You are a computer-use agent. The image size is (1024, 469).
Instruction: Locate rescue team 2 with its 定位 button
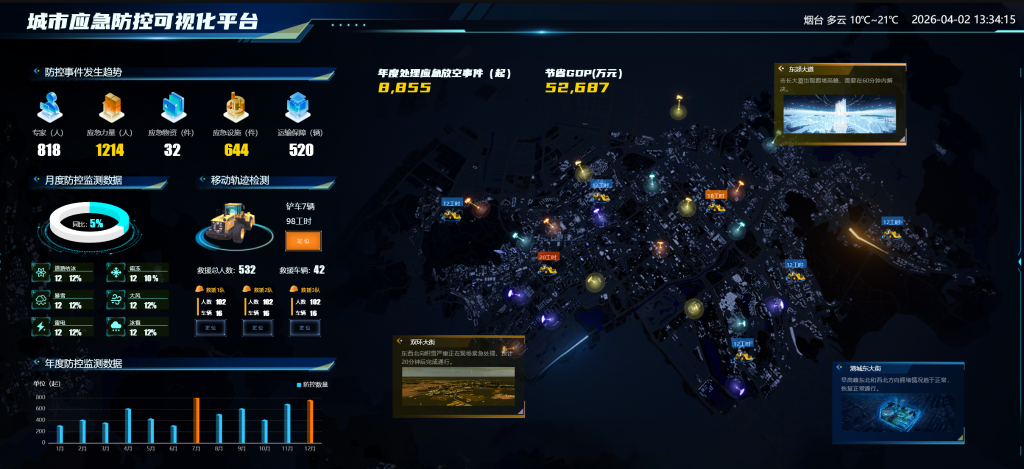pos(258,327)
